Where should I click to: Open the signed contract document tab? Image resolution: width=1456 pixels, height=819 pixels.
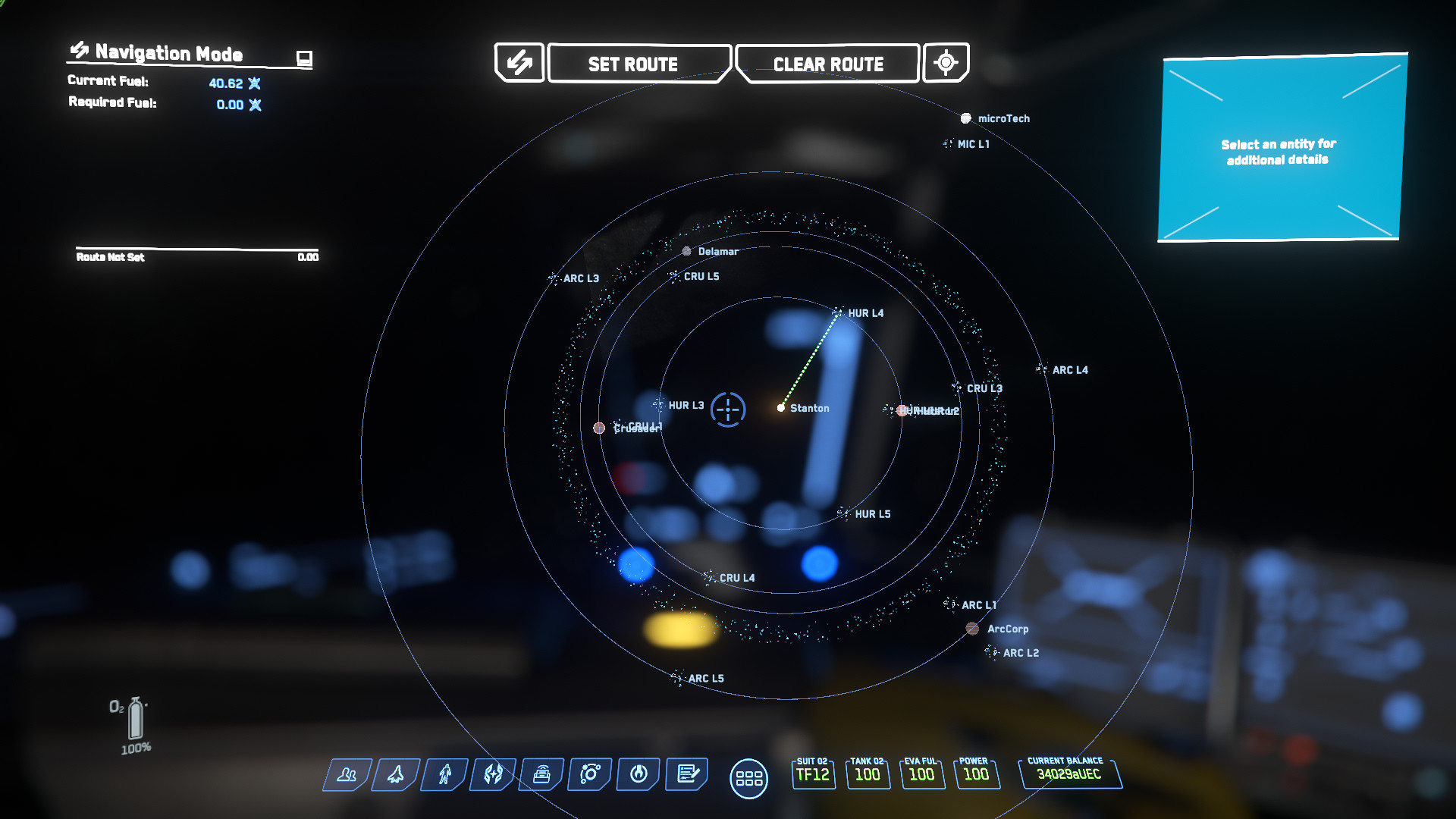point(687,774)
